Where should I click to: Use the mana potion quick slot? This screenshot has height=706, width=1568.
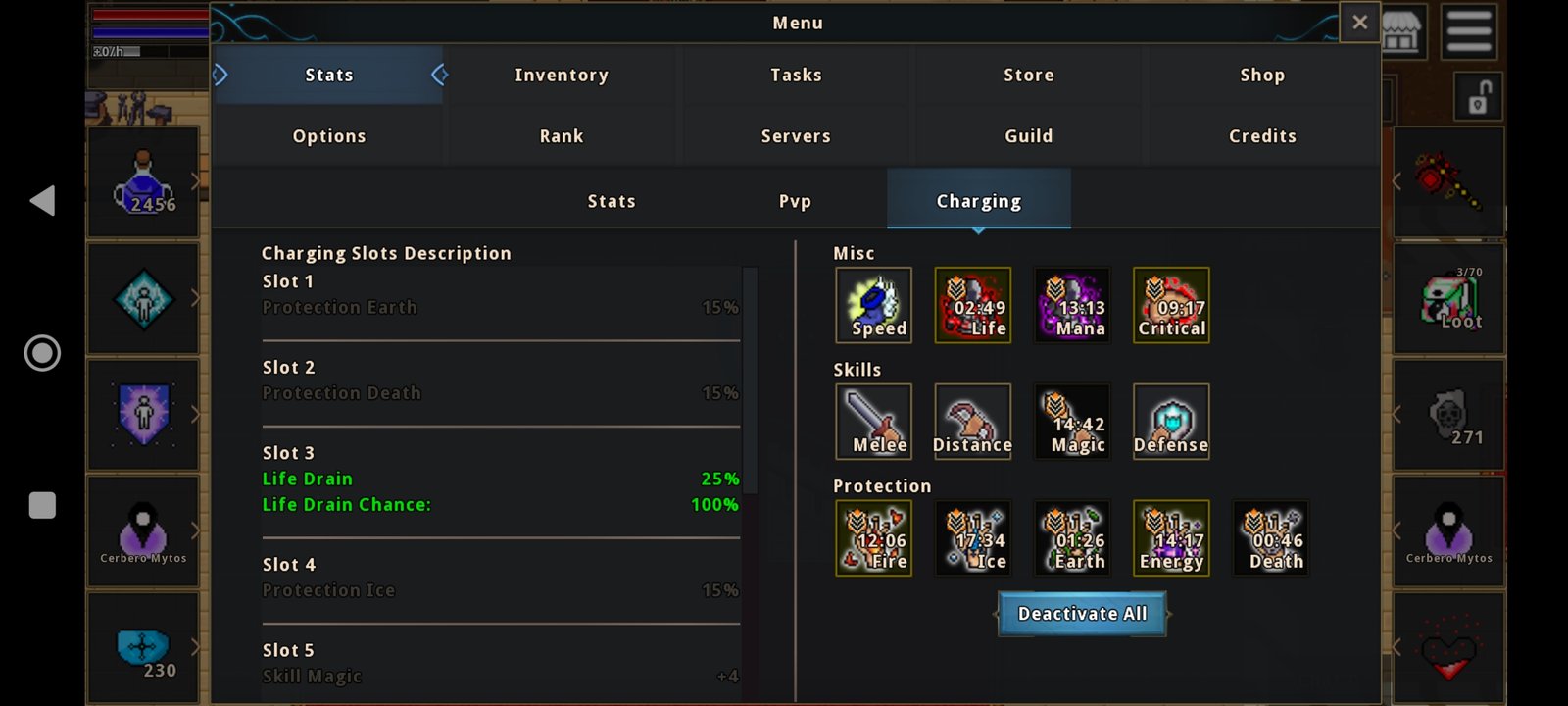(x=144, y=182)
